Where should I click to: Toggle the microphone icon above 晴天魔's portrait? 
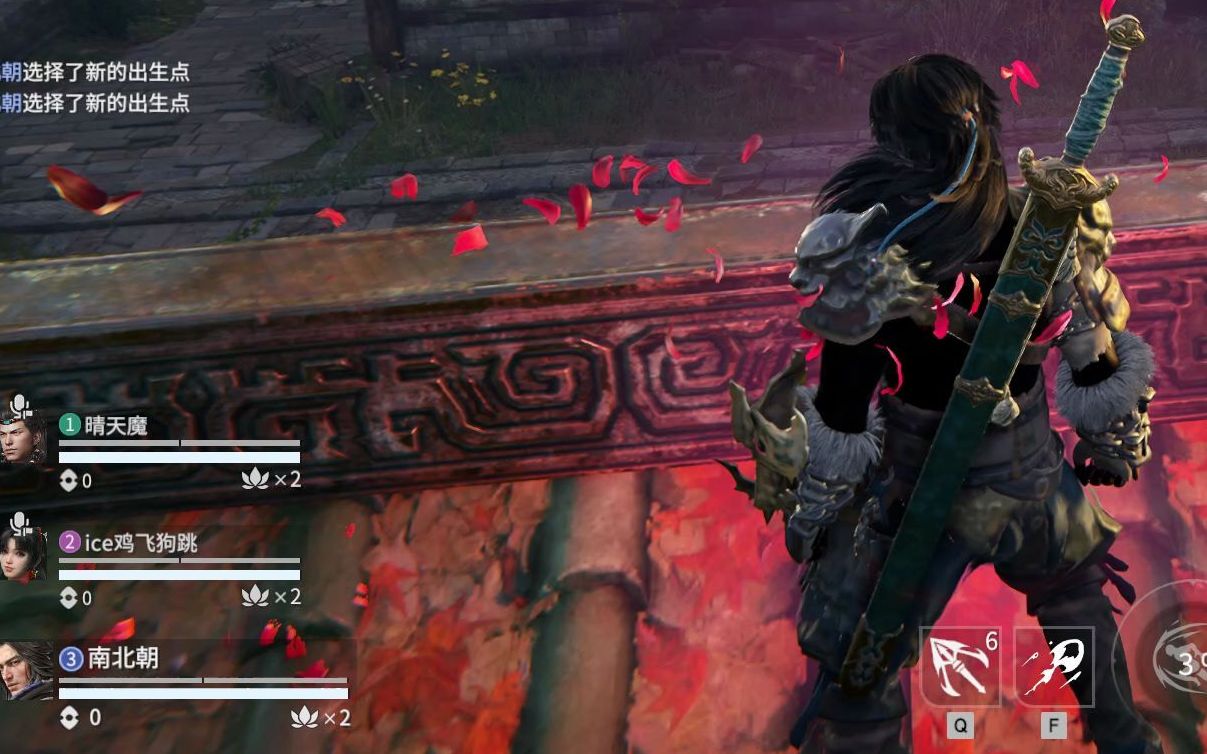click(20, 405)
